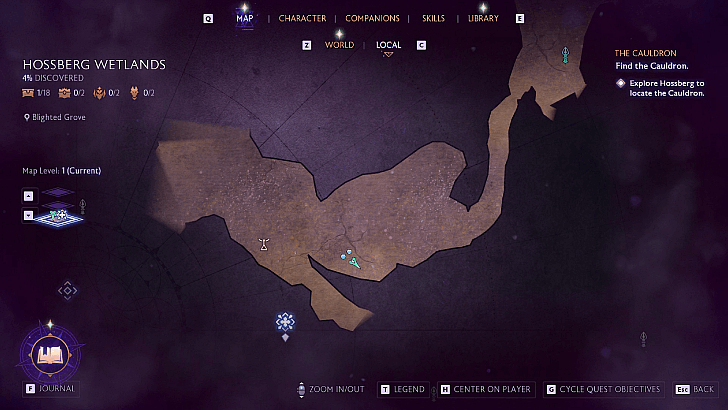Click the player position marker on map
The height and width of the screenshot is (410, 728).
click(x=286, y=322)
